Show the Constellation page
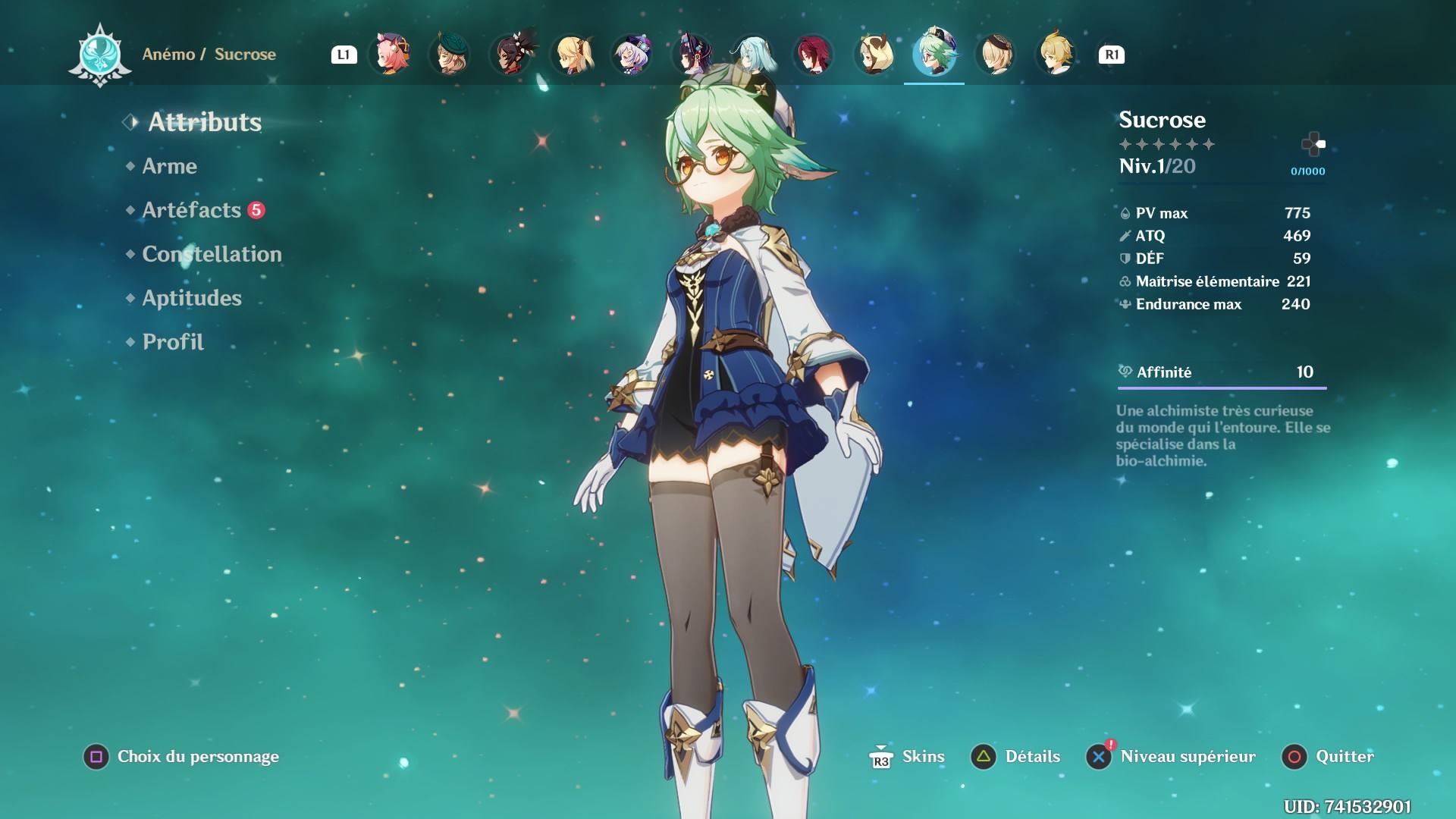 point(212,254)
